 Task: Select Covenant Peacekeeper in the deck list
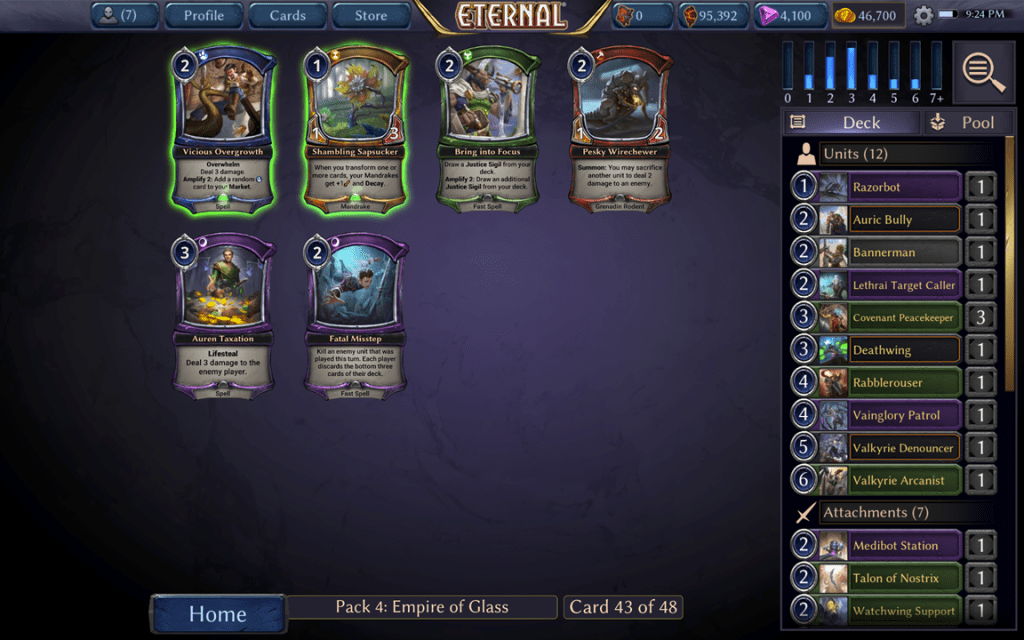click(877, 318)
